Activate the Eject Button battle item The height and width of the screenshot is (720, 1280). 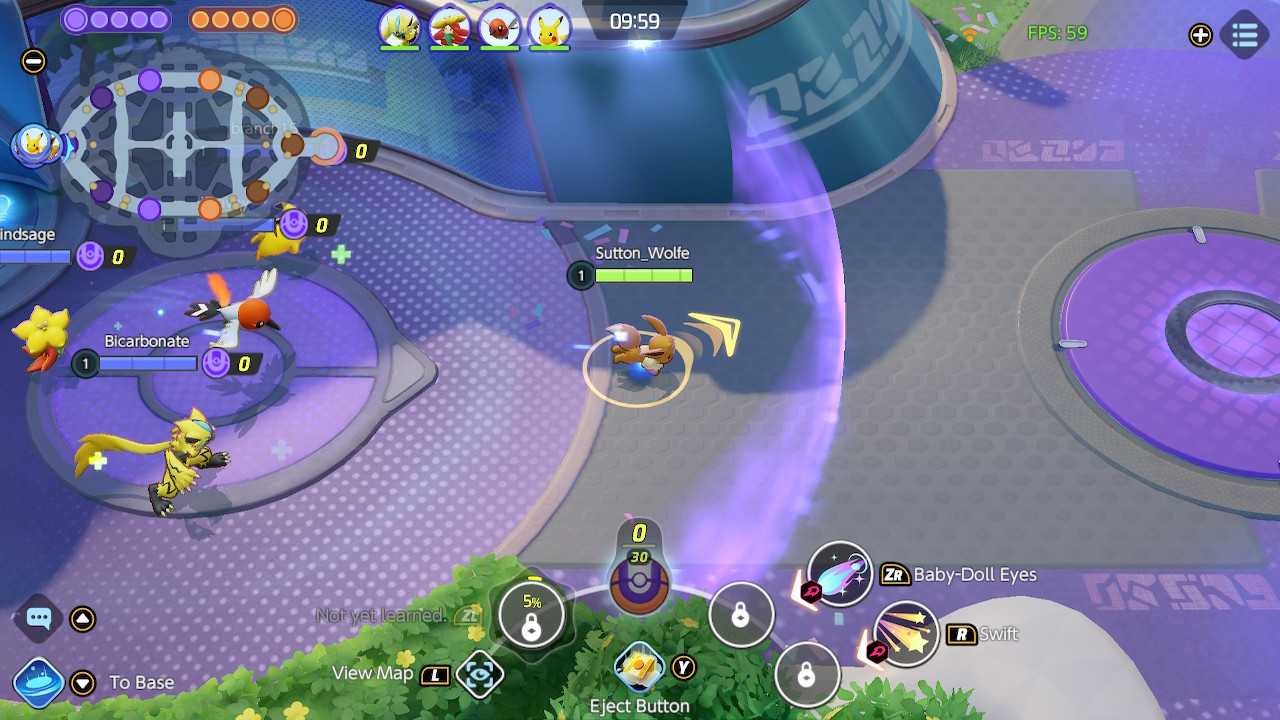(639, 667)
